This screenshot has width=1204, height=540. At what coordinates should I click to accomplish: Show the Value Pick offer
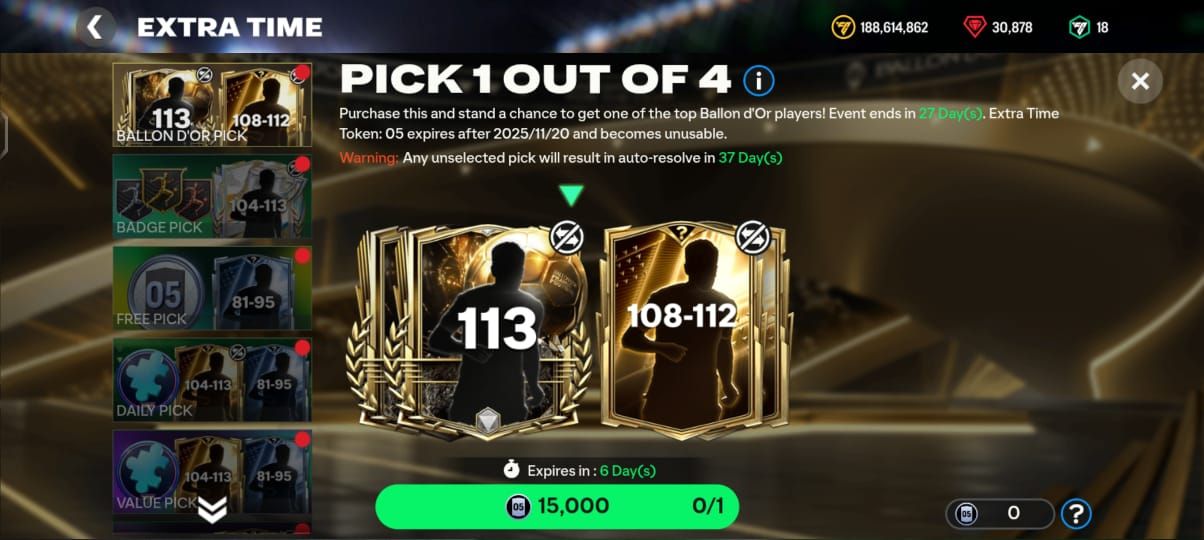[212, 472]
